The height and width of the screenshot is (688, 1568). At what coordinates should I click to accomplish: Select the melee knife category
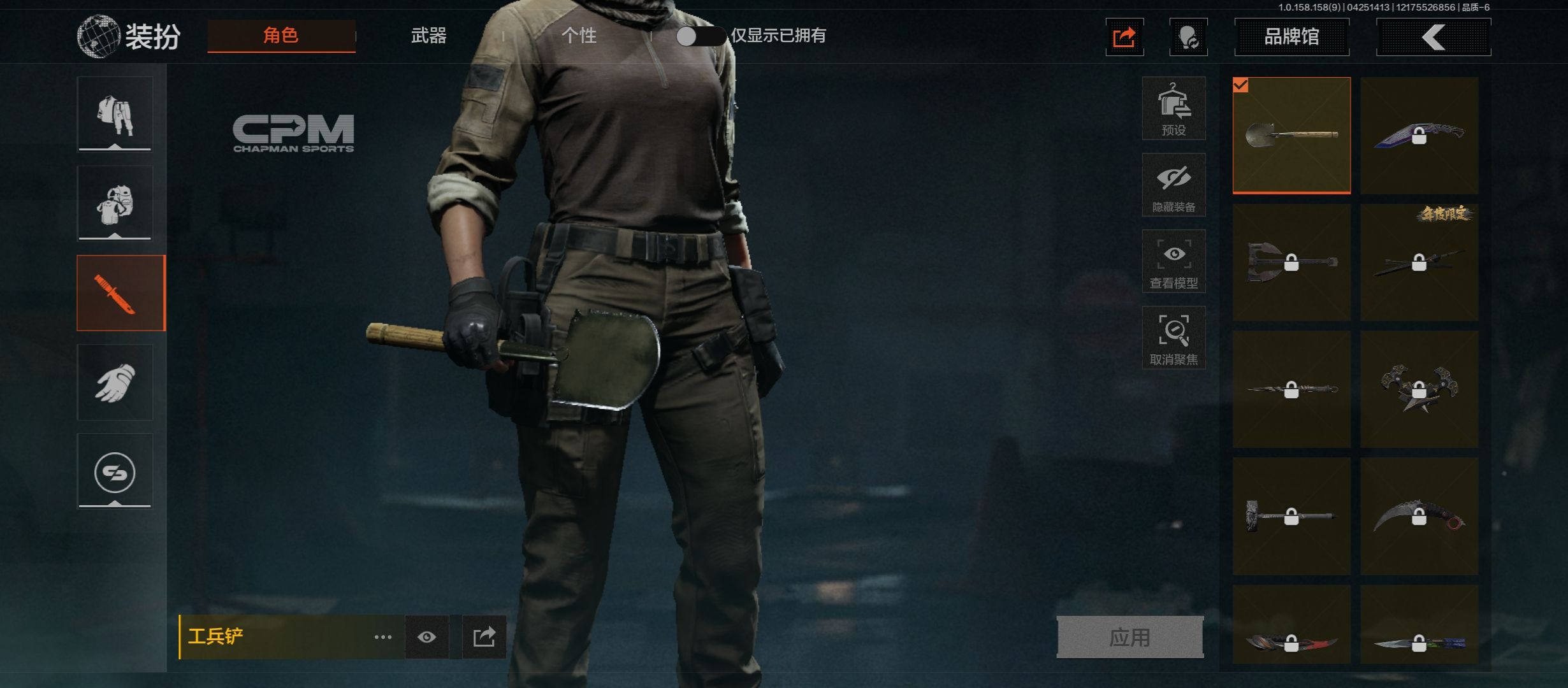point(120,293)
